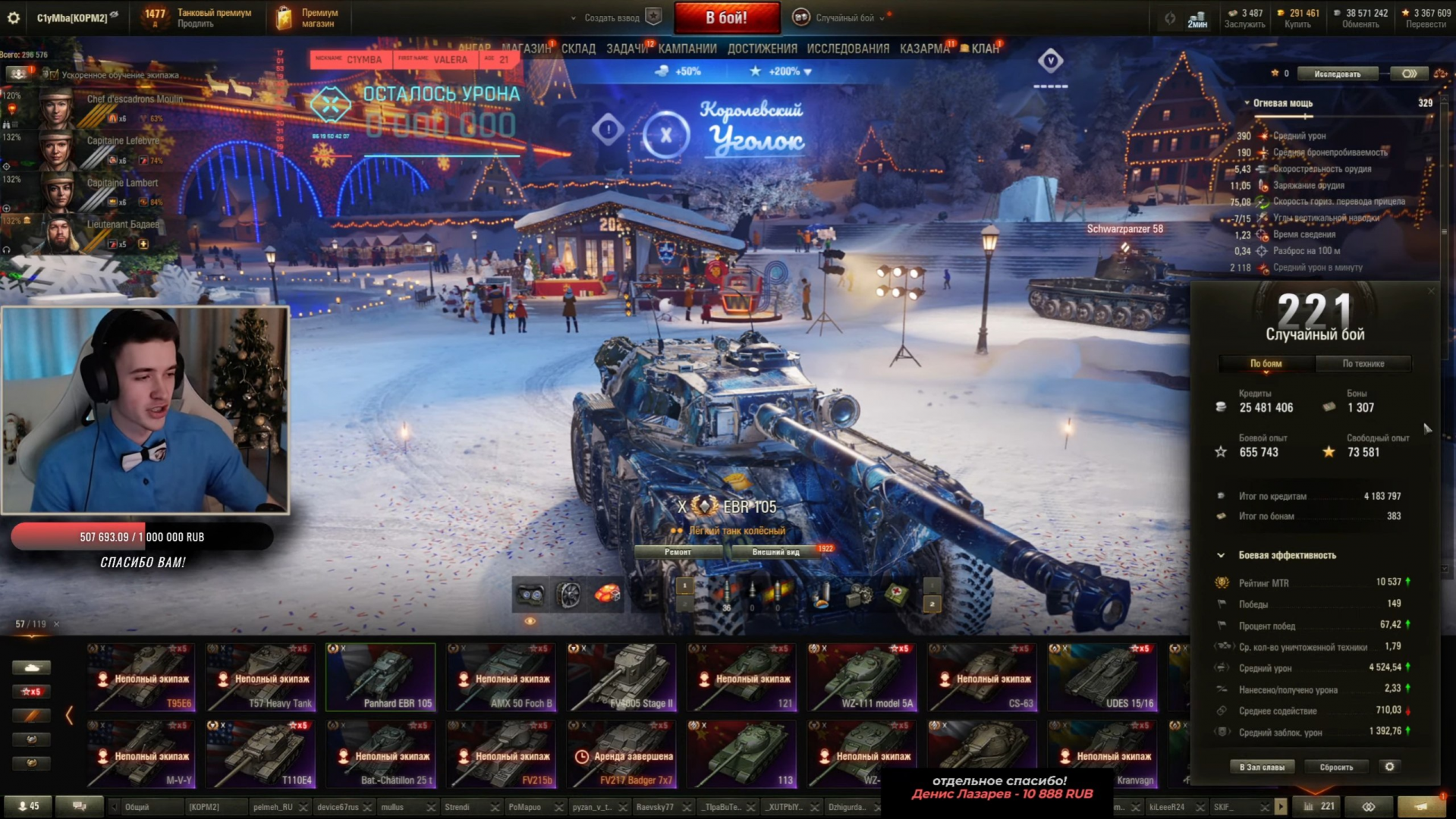Screen dimensions: 1456x819
Task: Open the Премиум магазин shop
Action: [x=309, y=17]
